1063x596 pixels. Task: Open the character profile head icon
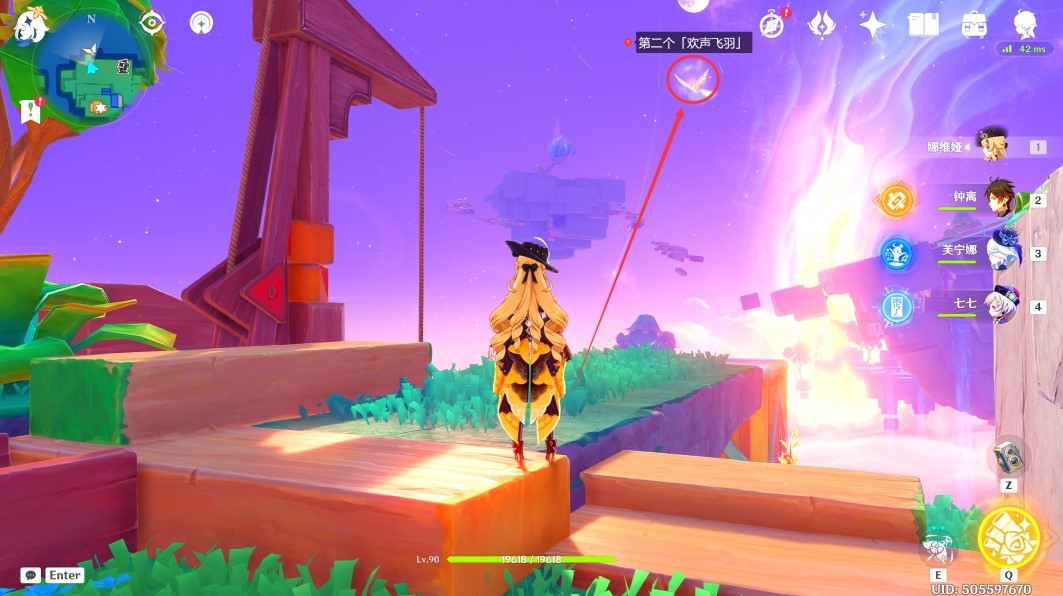1024,24
